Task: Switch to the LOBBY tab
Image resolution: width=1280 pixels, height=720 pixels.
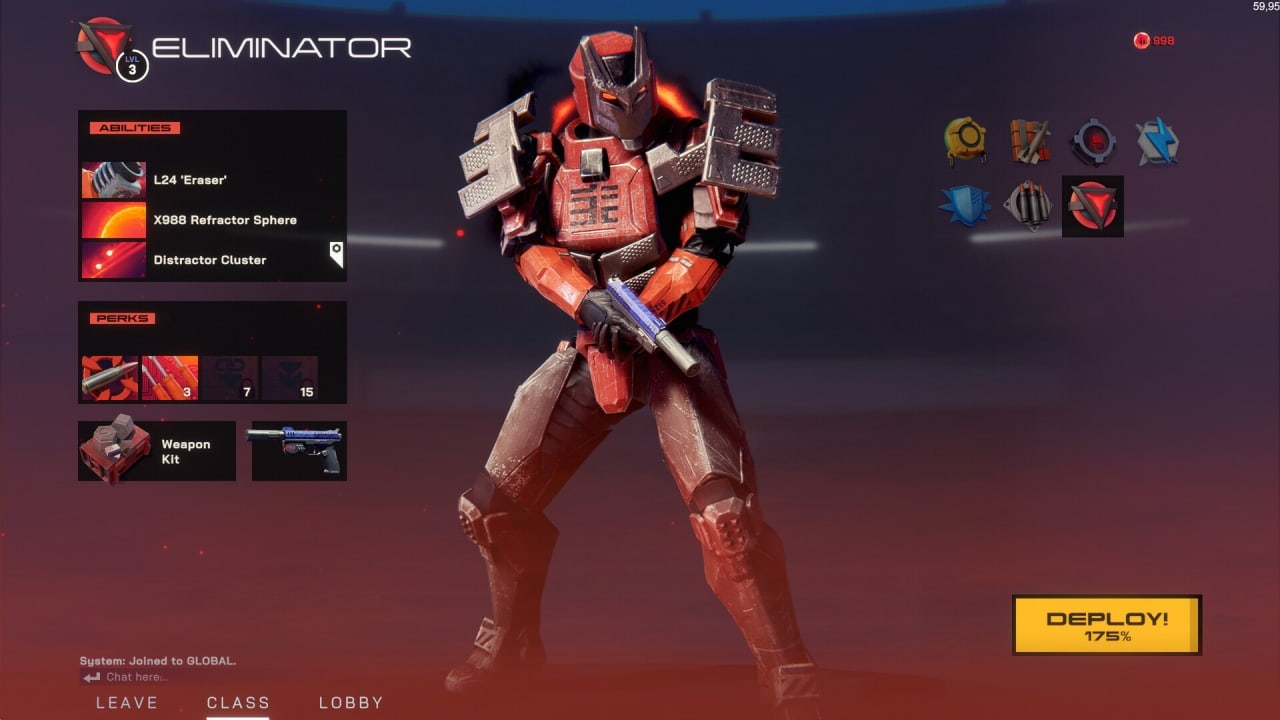Action: click(351, 702)
